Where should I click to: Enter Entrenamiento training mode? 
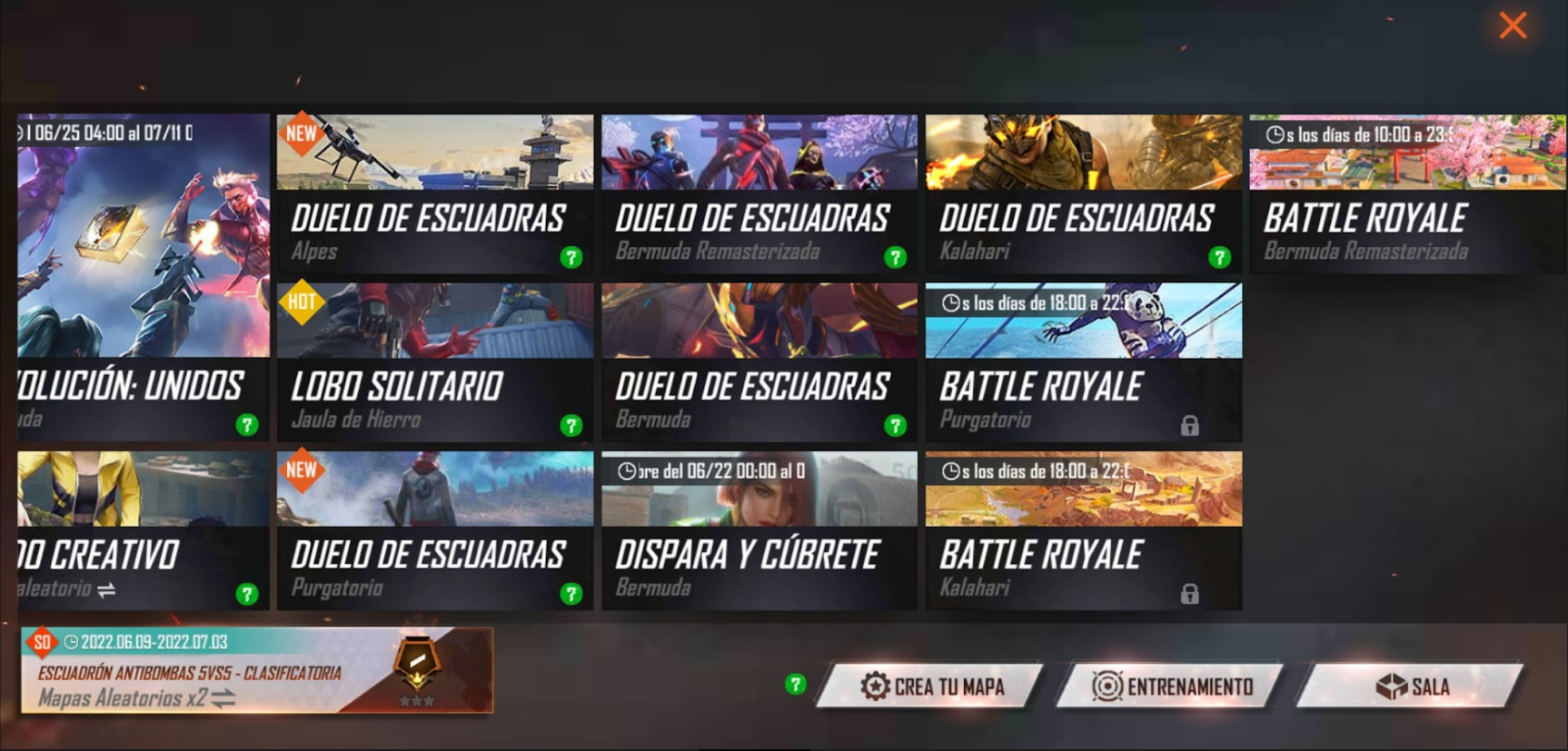(x=1171, y=687)
